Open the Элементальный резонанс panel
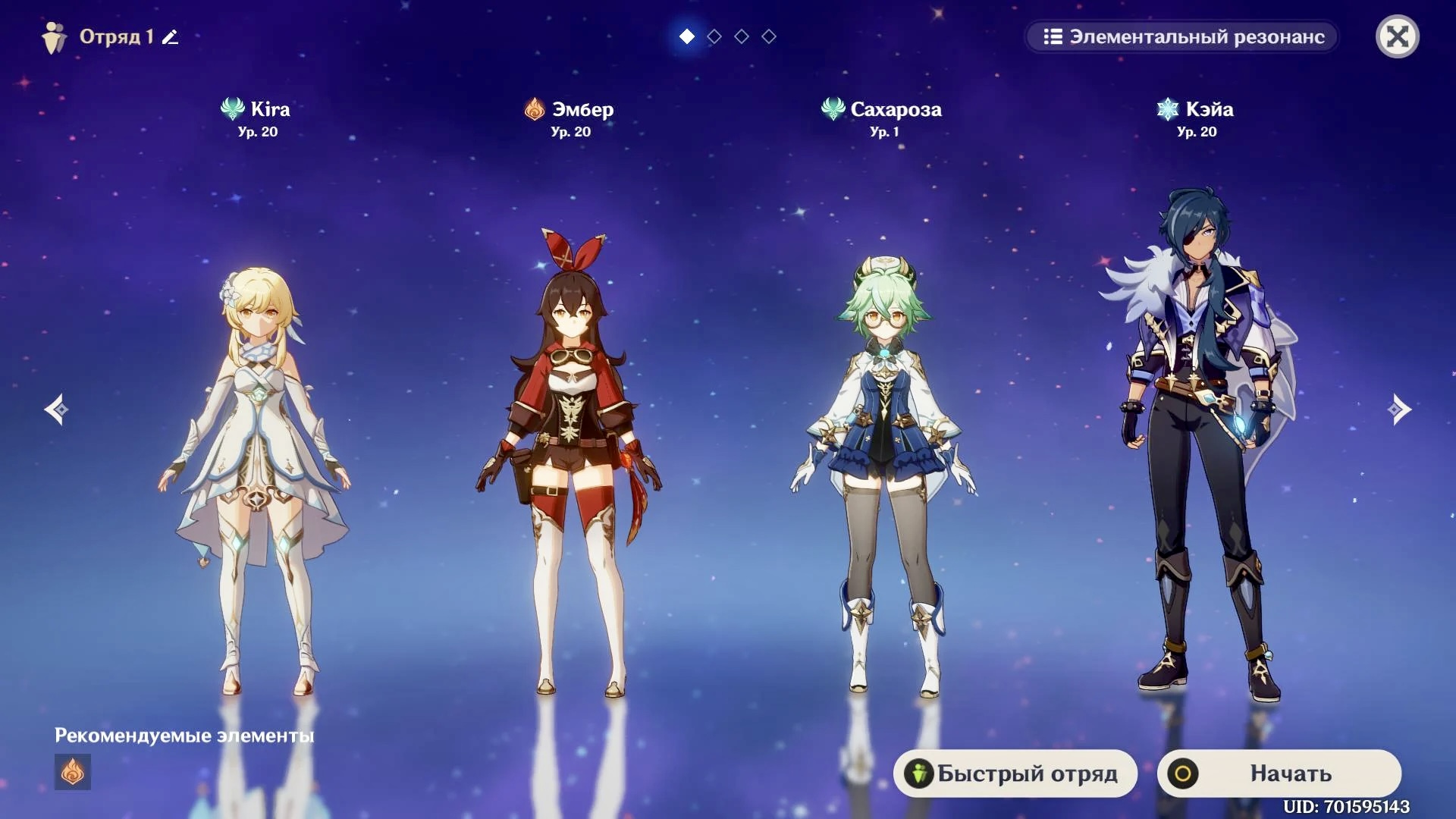 (1182, 36)
